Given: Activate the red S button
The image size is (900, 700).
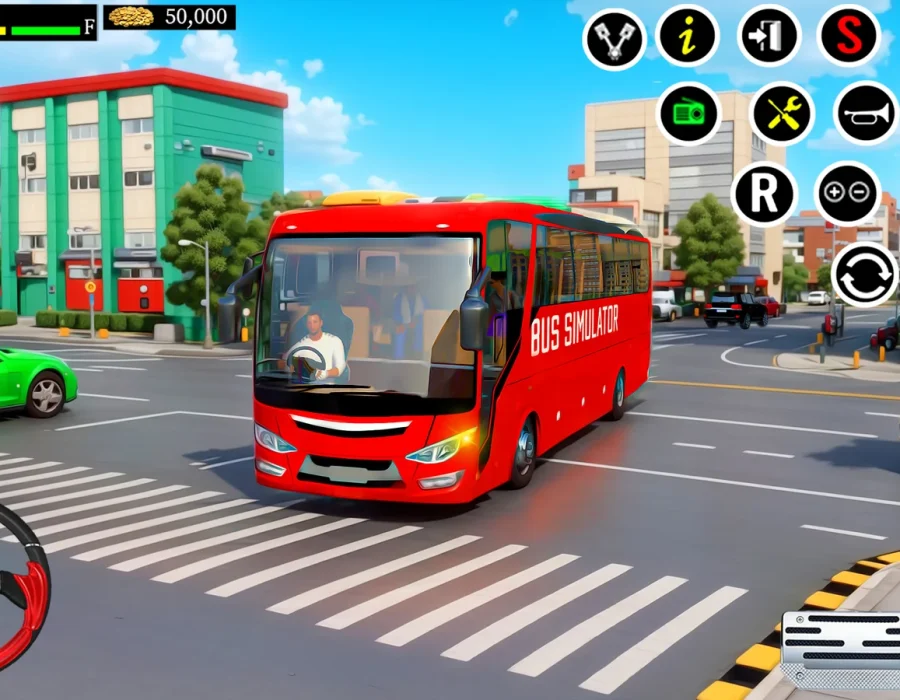Looking at the screenshot, I should pos(848,37).
